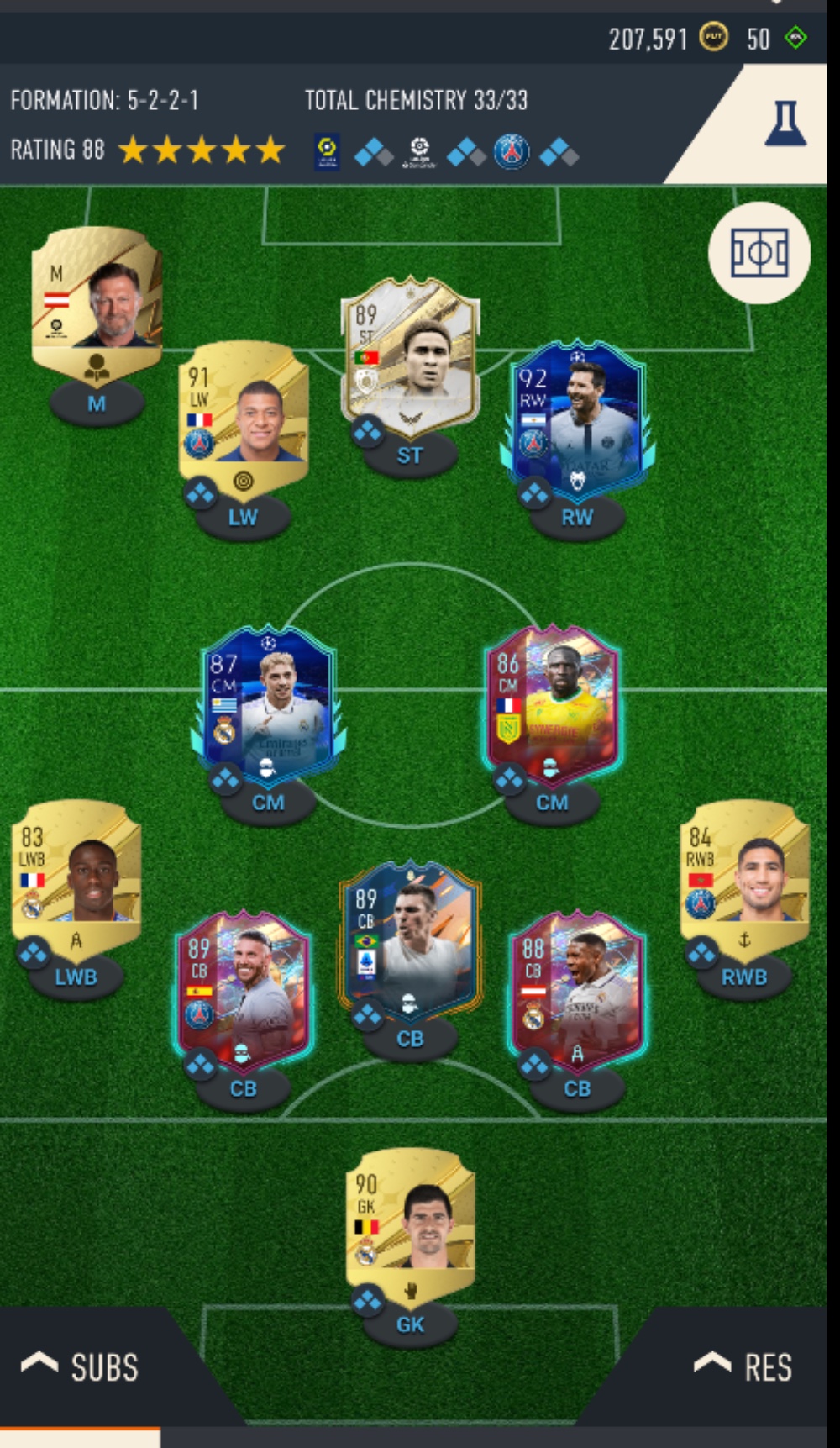The image size is (840, 1448).
Task: Expand the RES reserves panel
Action: (743, 1367)
